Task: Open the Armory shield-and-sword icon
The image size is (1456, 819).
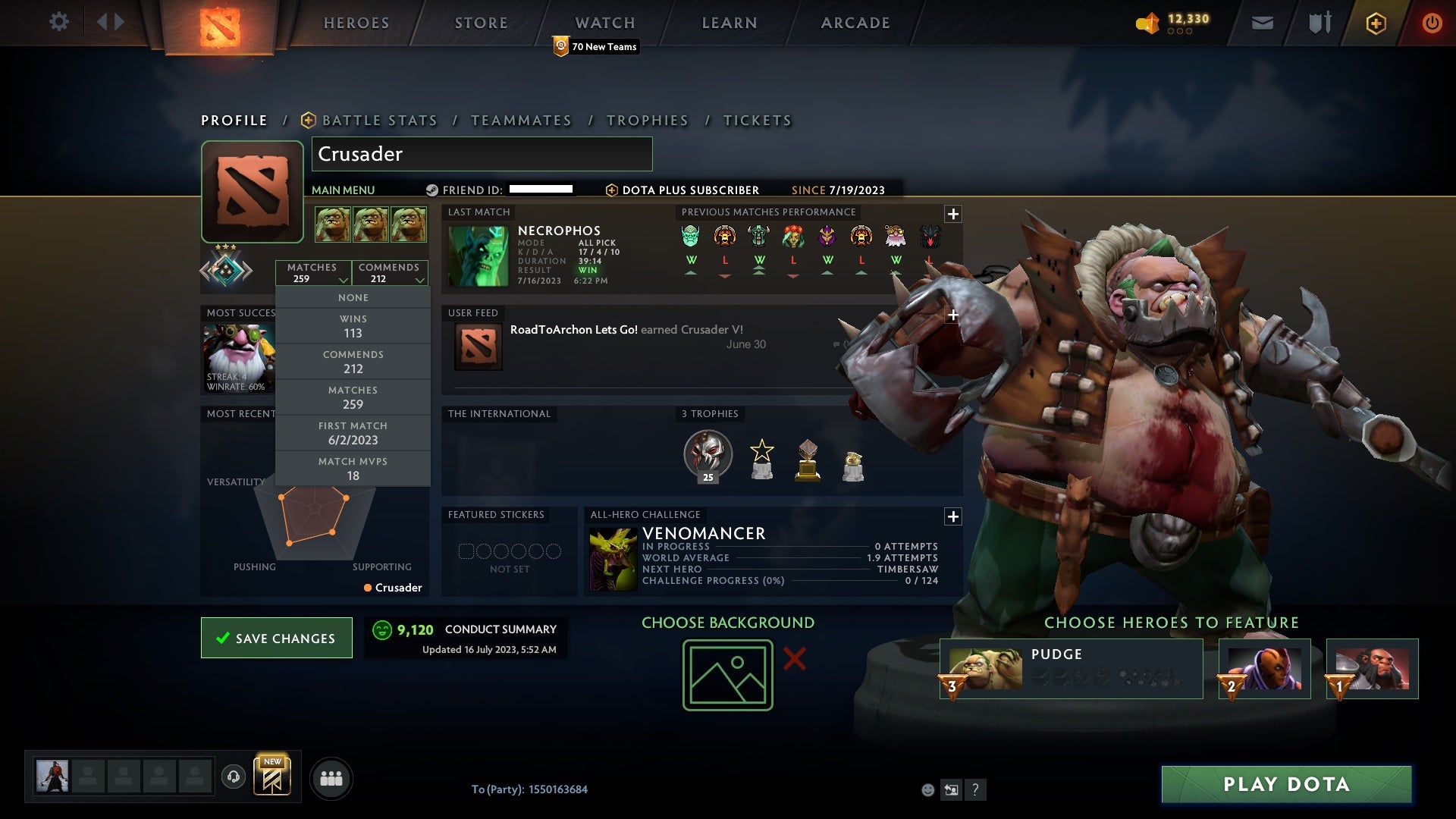Action: coord(1319,22)
